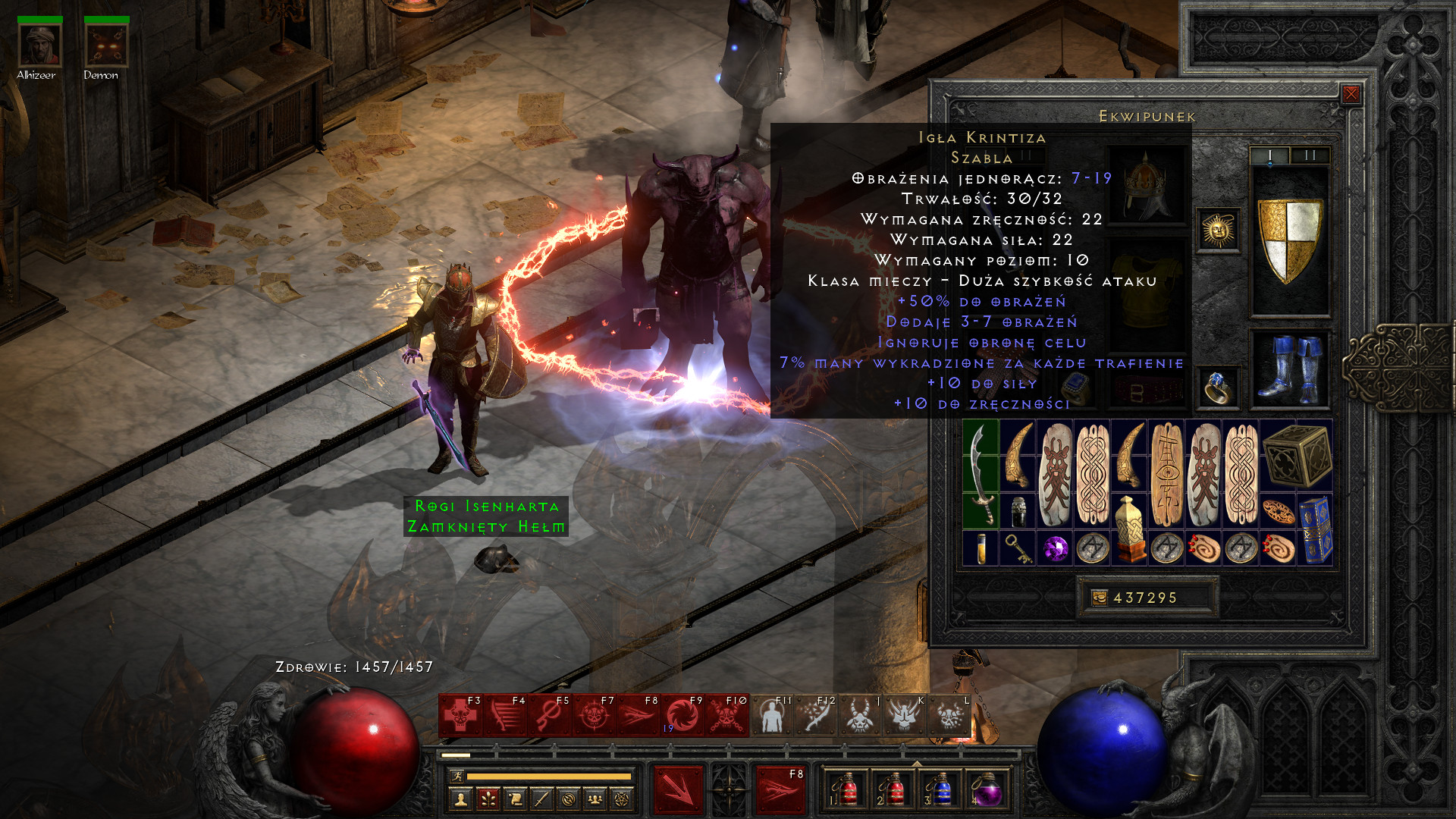Viewport: 1456px width, 819px height.
Task: Open the left-click arrow skill selector
Action: pos(678,790)
